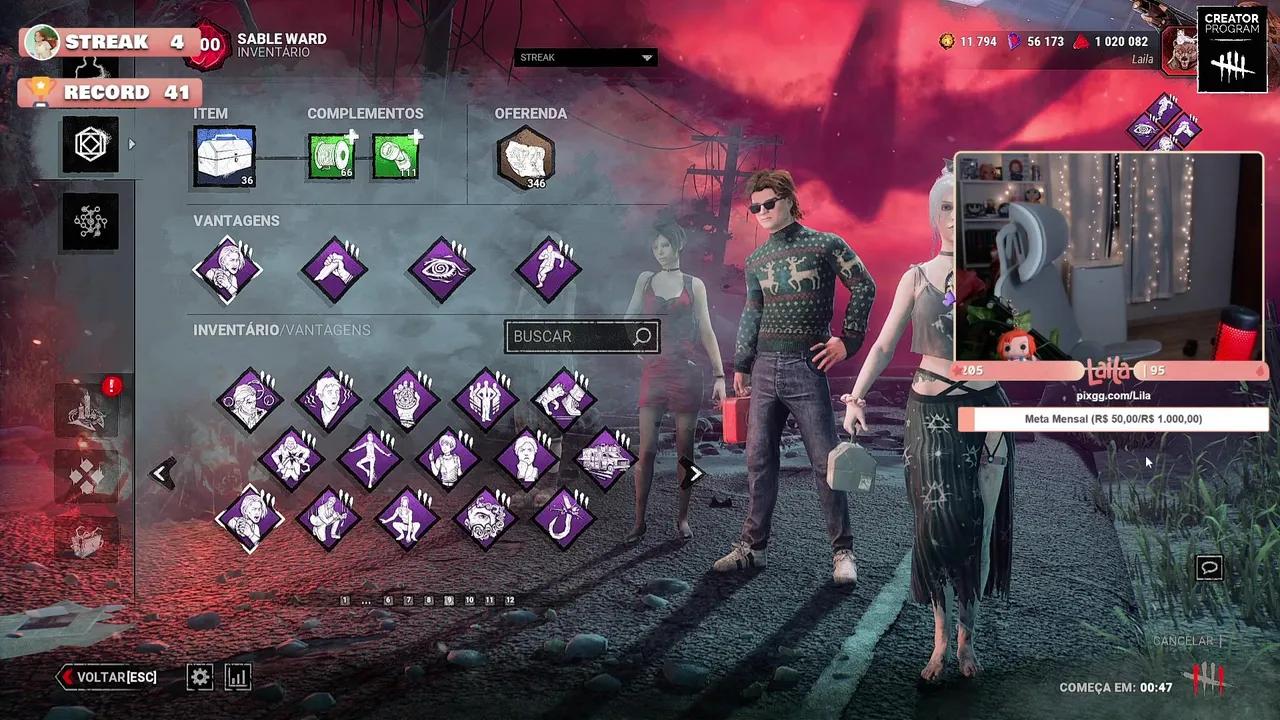The width and height of the screenshot is (1280, 720).
Task: Expand the STREAK dropdown at top center
Action: pos(583,57)
